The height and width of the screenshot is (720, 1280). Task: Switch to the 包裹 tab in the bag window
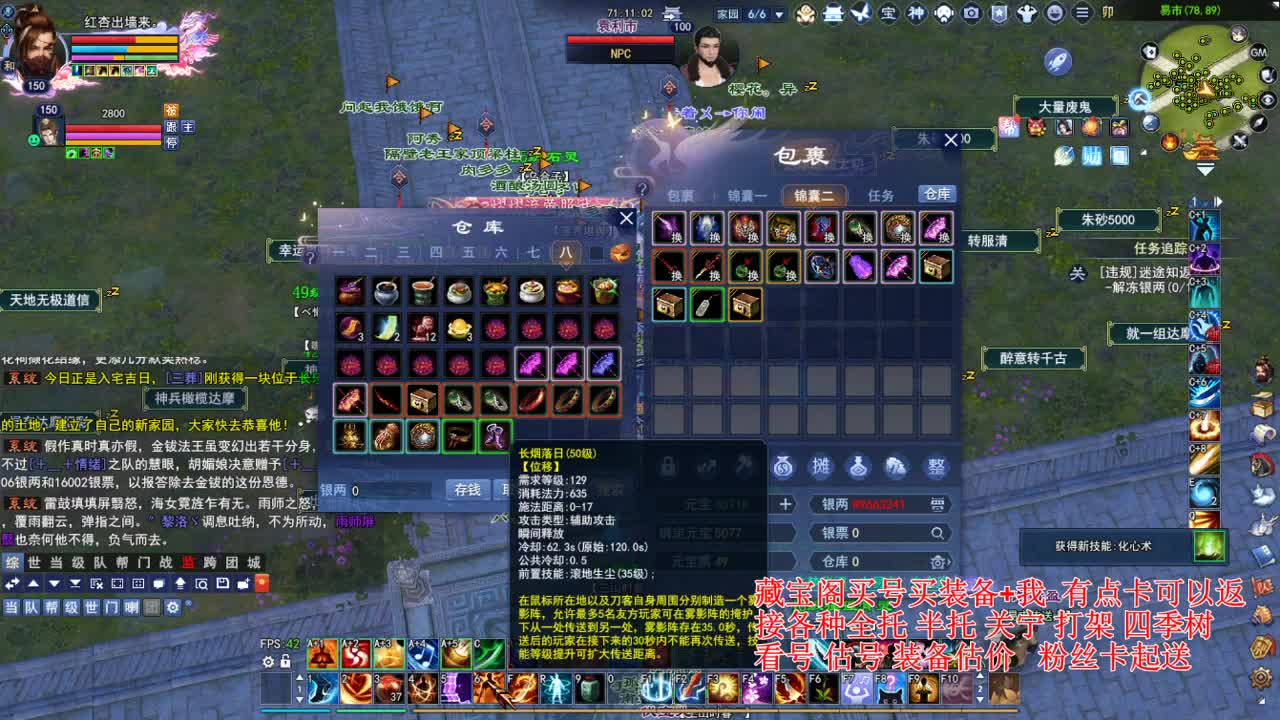[x=682, y=196]
